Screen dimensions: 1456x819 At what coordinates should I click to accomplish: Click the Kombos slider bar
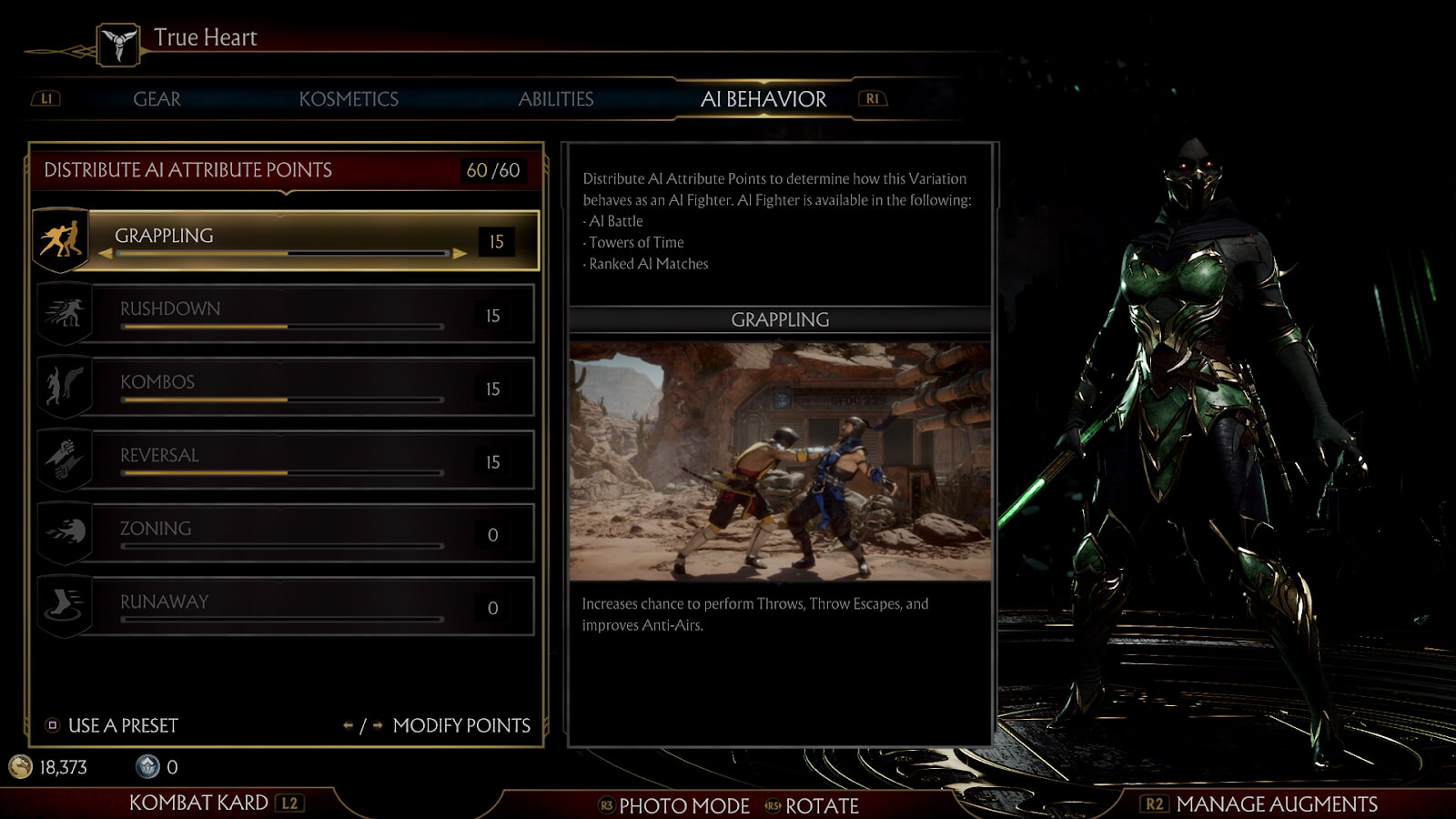[x=282, y=399]
